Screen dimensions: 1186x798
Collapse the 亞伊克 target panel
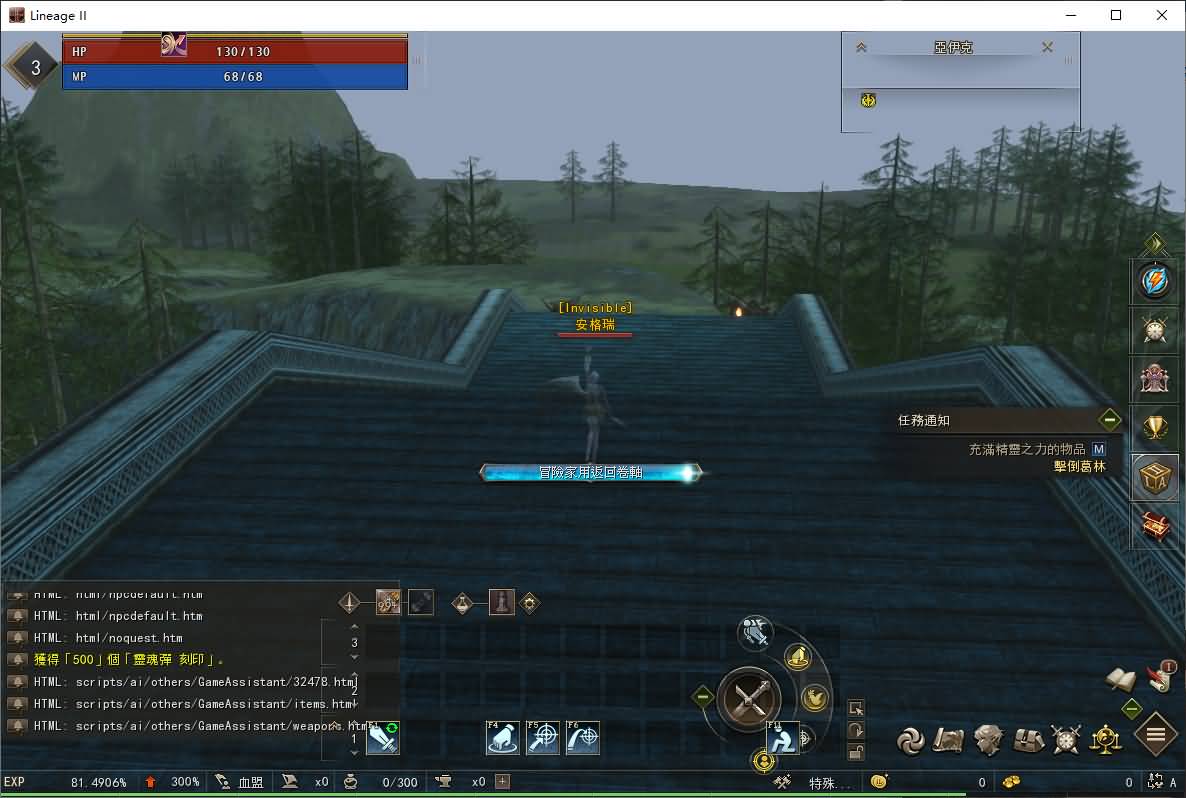click(x=861, y=47)
